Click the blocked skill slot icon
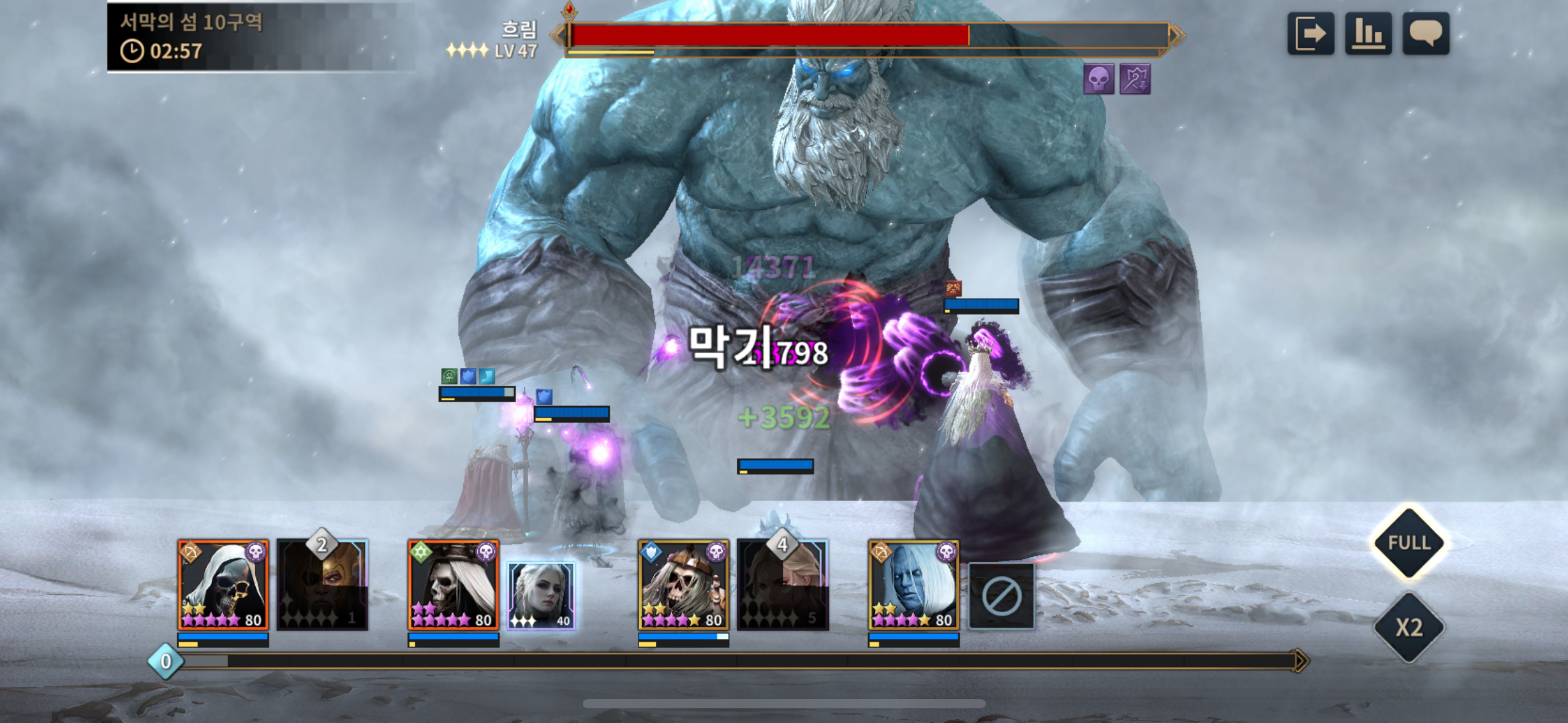 pos(1001,596)
